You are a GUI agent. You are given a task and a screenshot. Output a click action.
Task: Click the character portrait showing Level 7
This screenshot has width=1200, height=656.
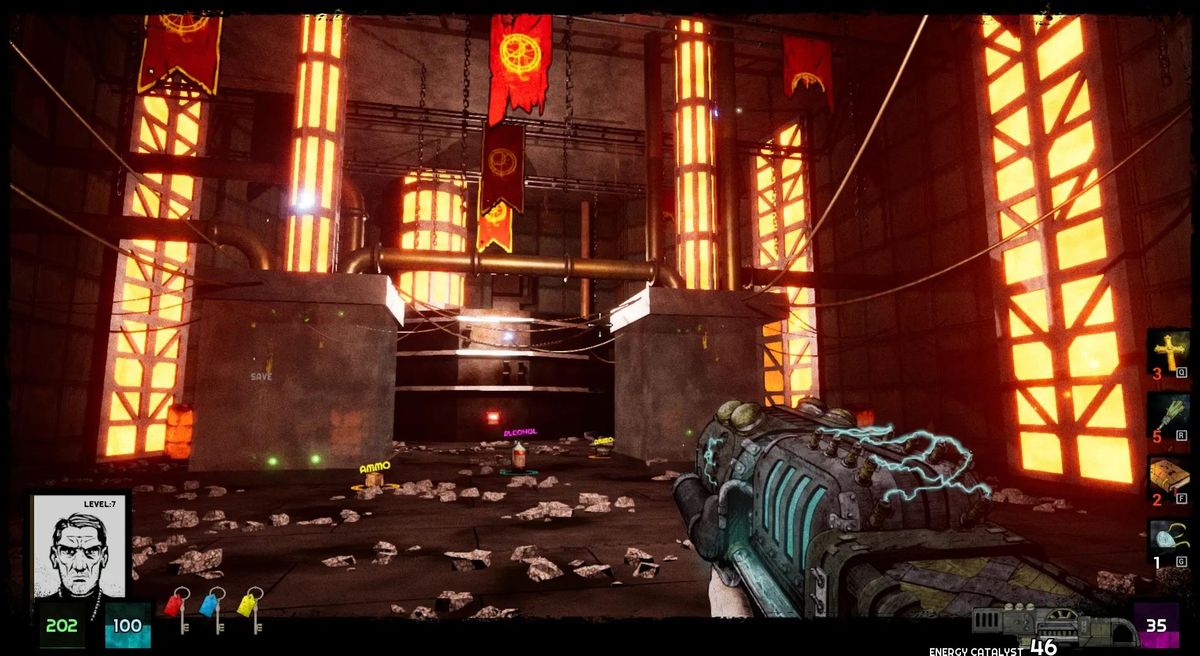pos(80,546)
